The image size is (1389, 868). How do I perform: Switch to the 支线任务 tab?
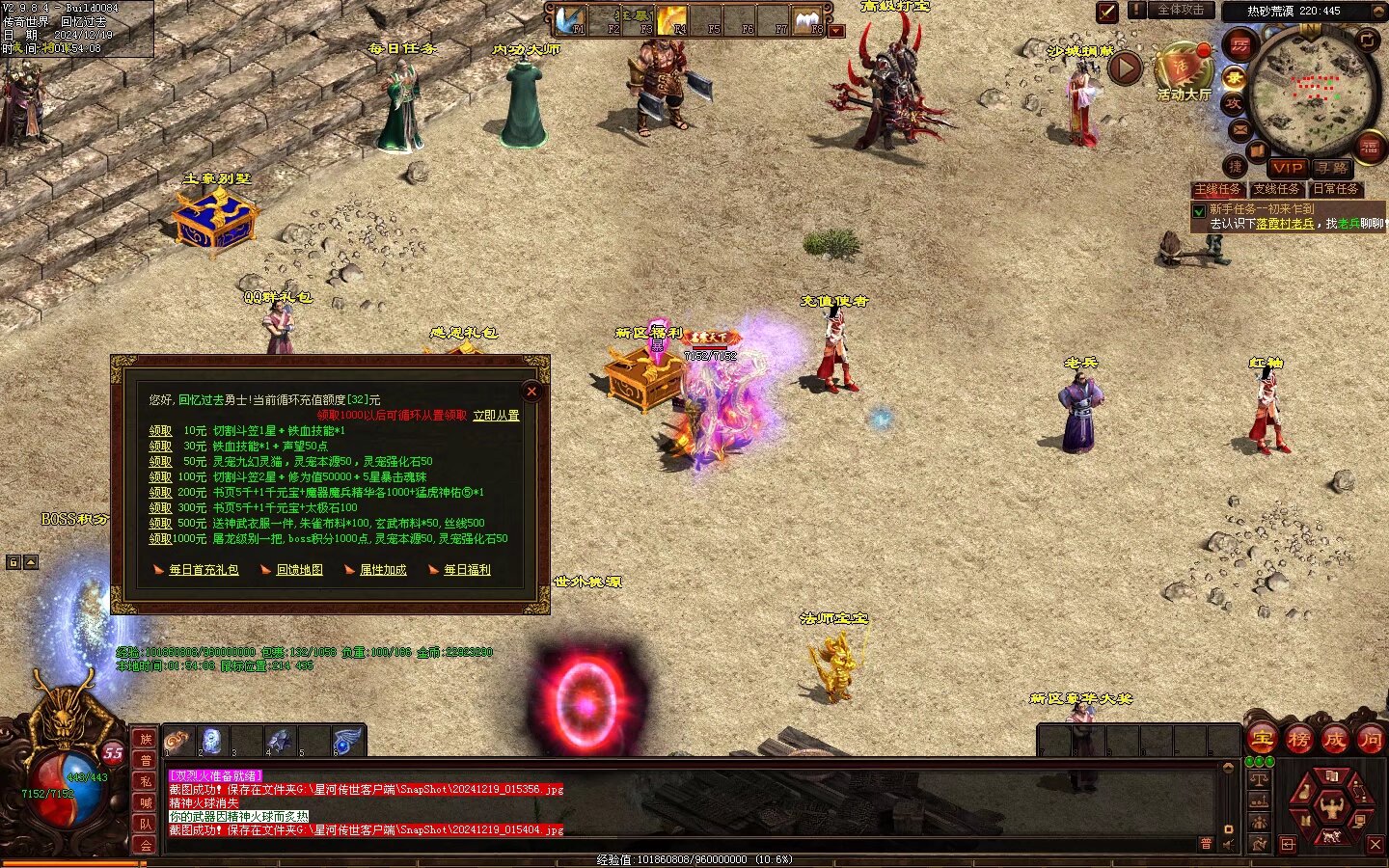(x=1276, y=189)
